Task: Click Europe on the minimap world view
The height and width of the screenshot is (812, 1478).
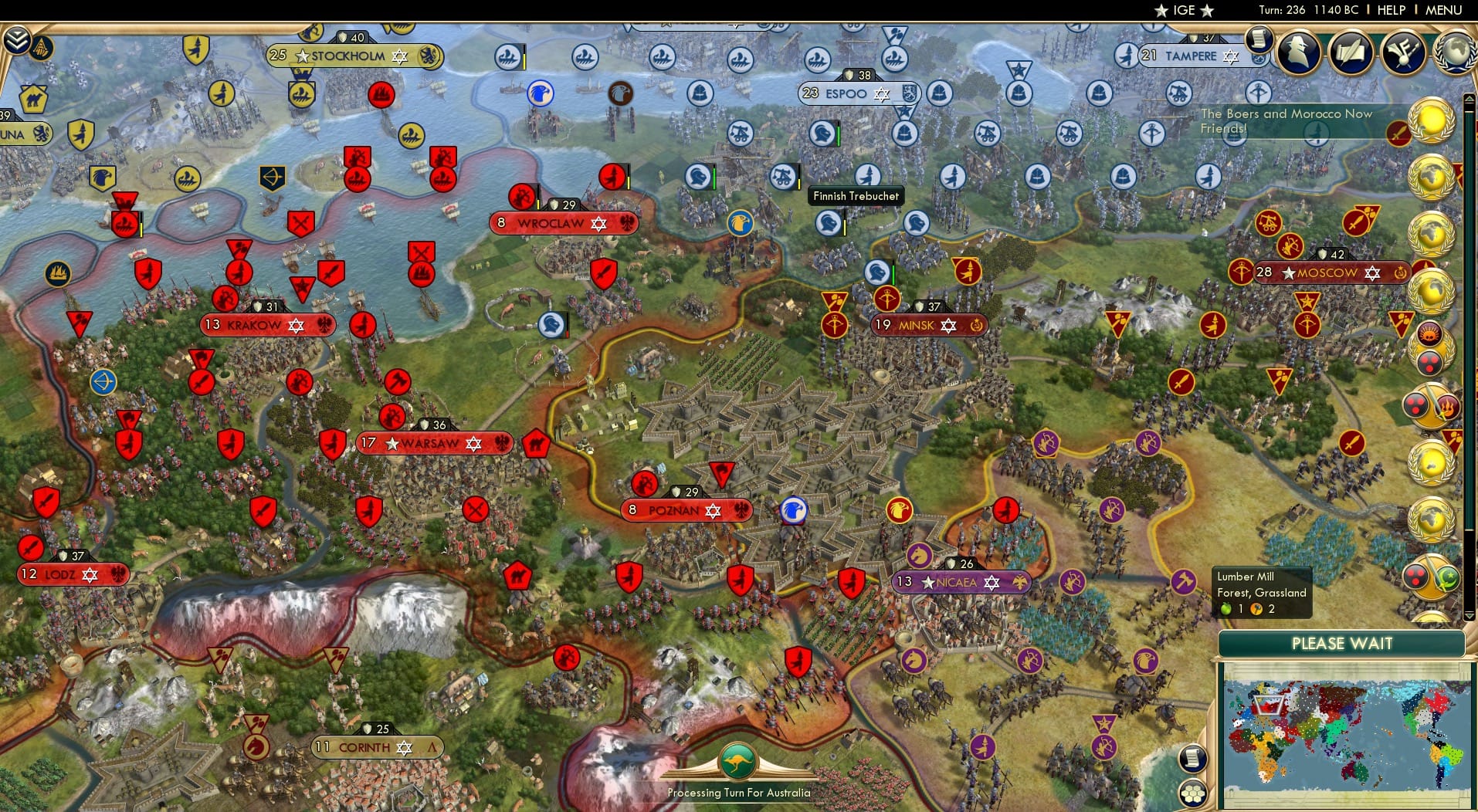Action: (1267, 704)
